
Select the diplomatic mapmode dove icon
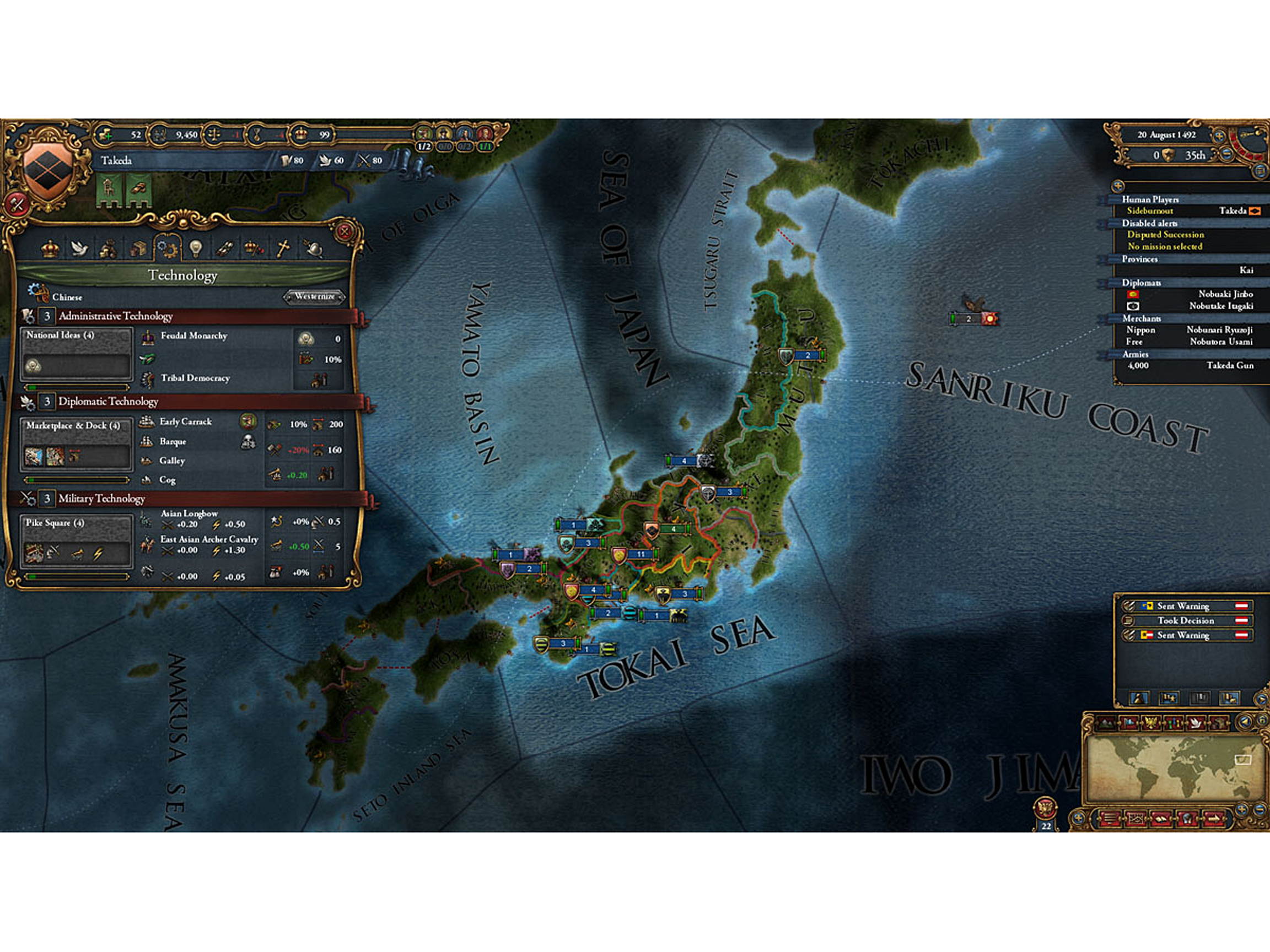tap(1196, 724)
